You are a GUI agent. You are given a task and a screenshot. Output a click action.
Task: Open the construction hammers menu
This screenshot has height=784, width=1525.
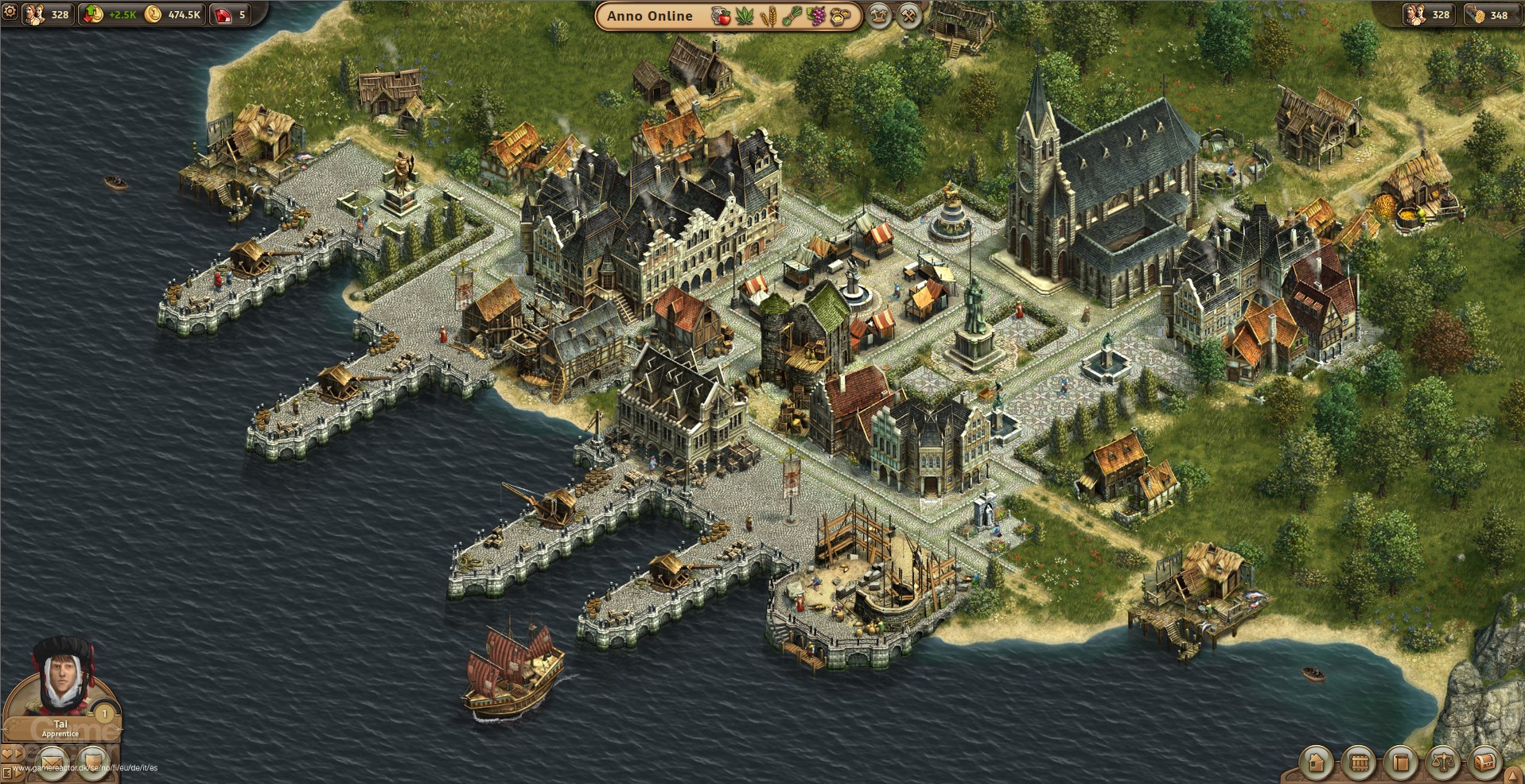pyautogui.click(x=908, y=15)
